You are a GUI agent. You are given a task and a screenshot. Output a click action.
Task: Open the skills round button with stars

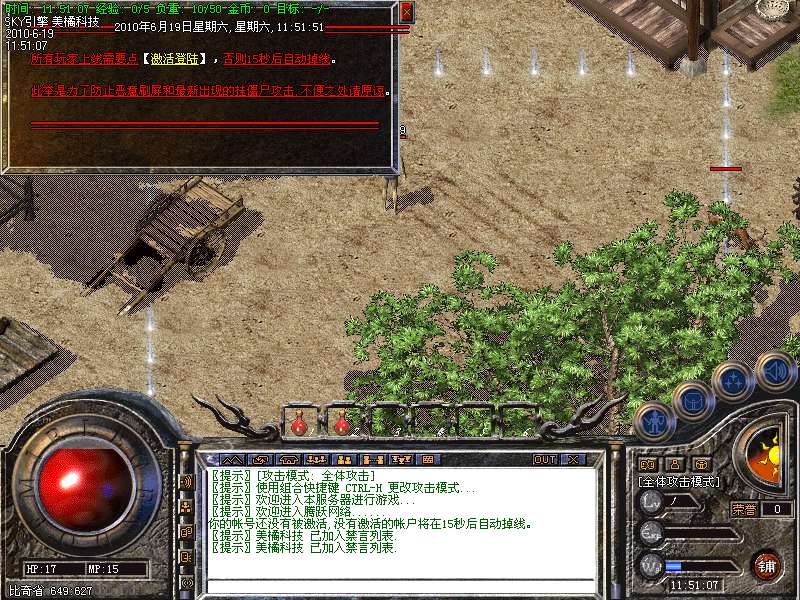(x=732, y=381)
